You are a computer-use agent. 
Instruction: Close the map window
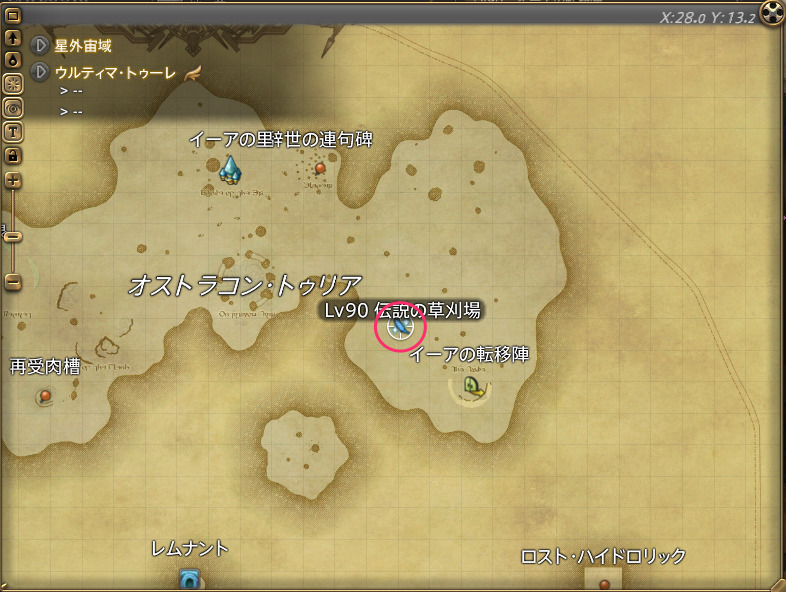pyautogui.click(x=771, y=13)
